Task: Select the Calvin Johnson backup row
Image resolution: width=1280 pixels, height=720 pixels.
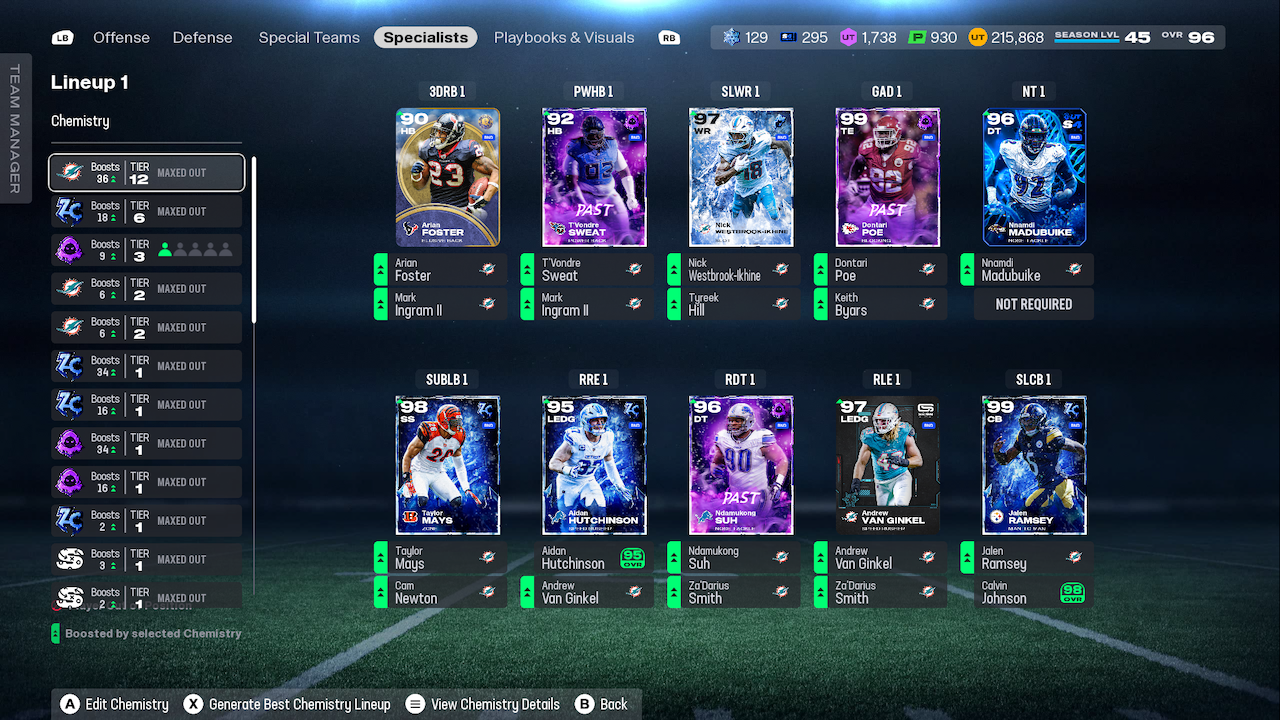Action: coord(1027,592)
